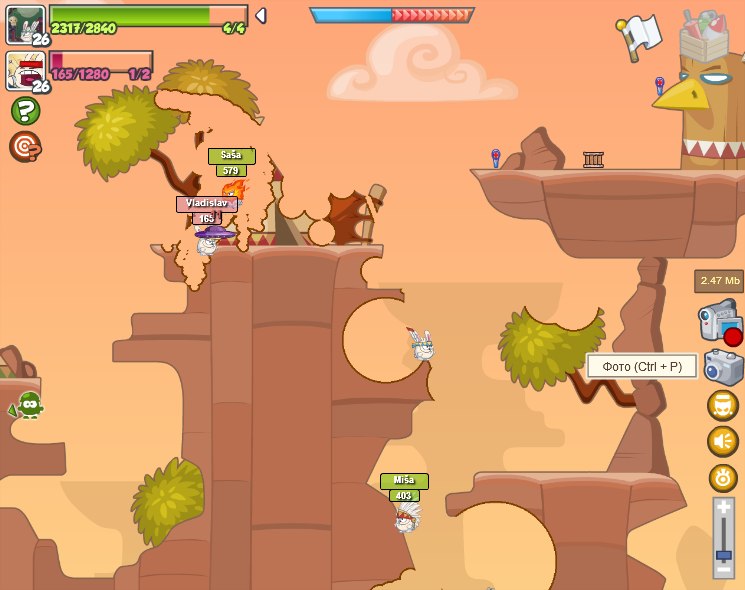Click the zoom slider handle

pos(724,554)
